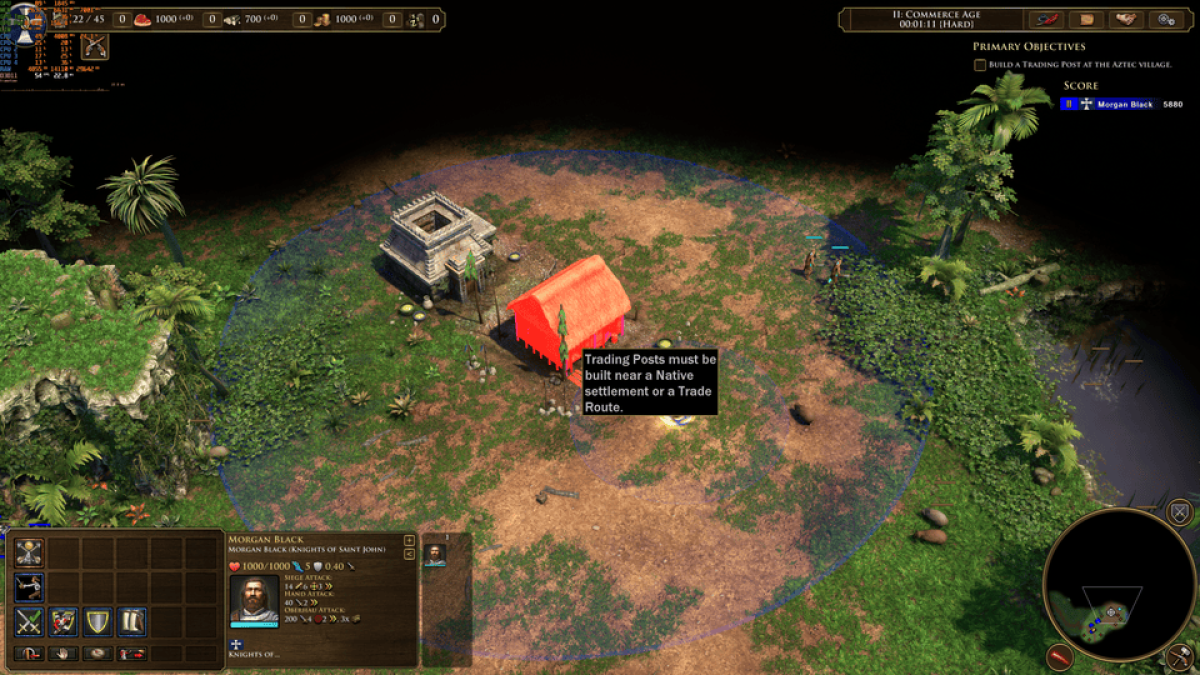
Task: Open the objectives scroll button
Action: point(1087,19)
